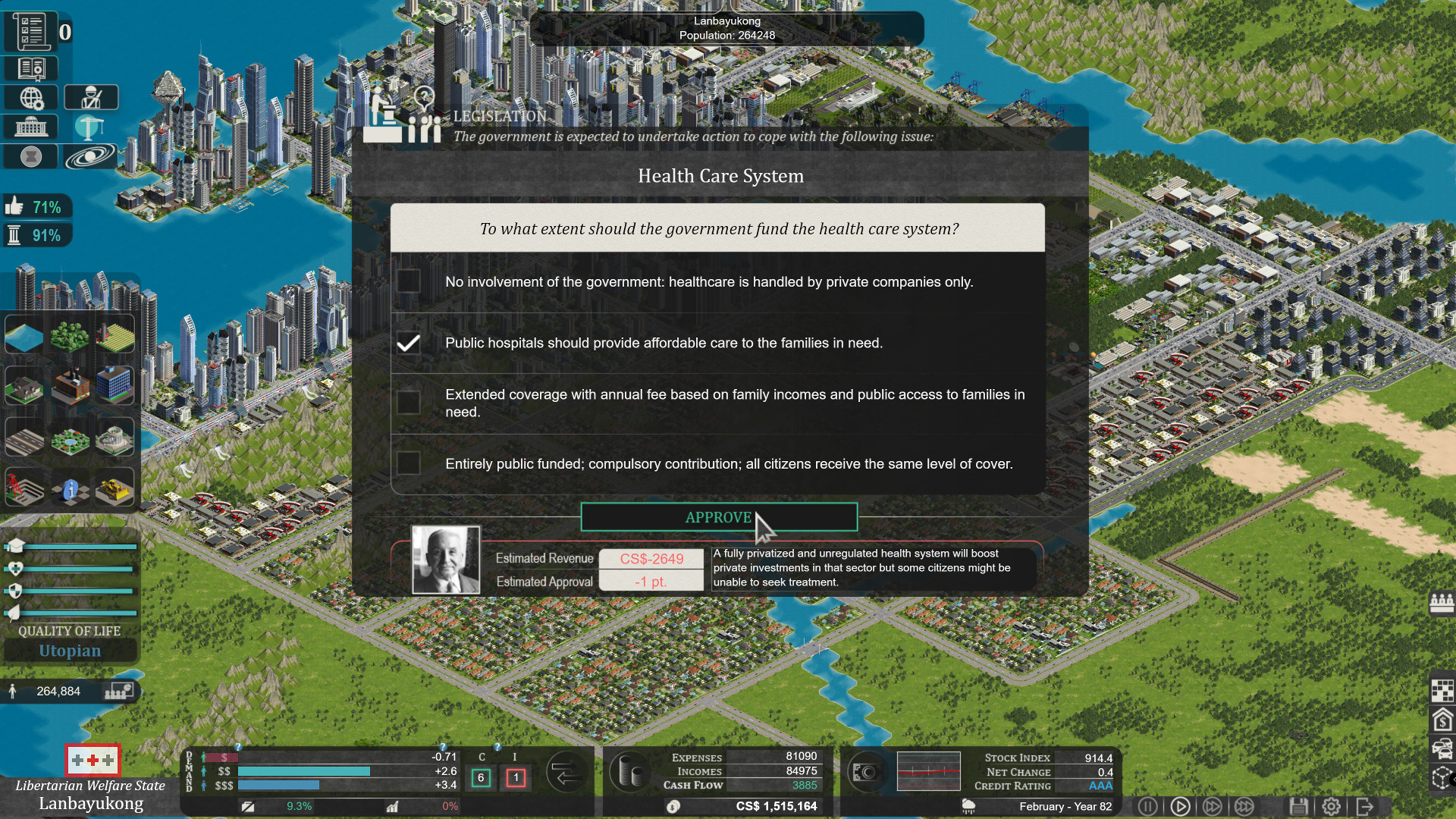This screenshot has width=1456, height=819.
Task: Open the Legislation scroll panel
Action: 30,30
